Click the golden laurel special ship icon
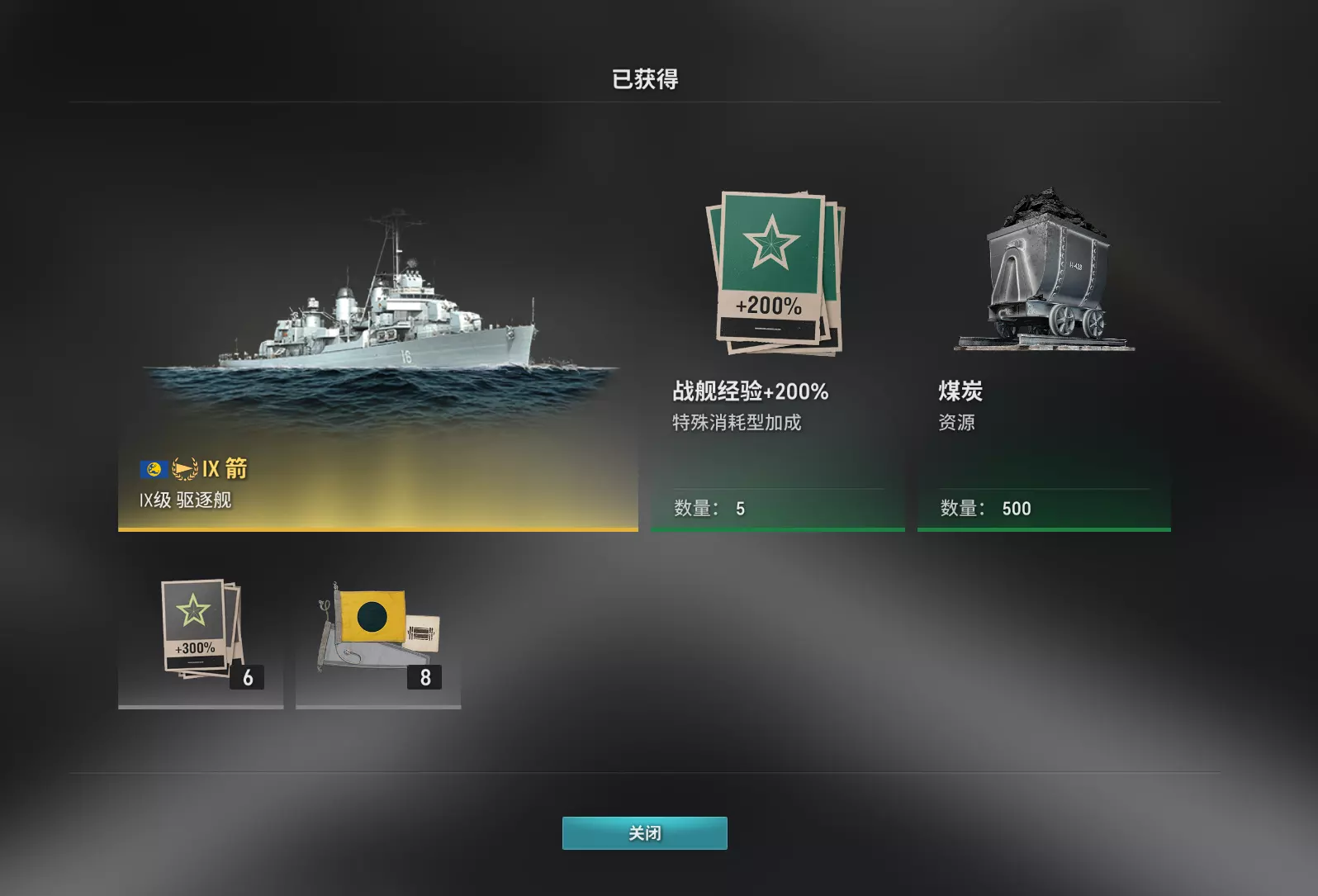Image resolution: width=1318 pixels, height=896 pixels. coord(183,468)
